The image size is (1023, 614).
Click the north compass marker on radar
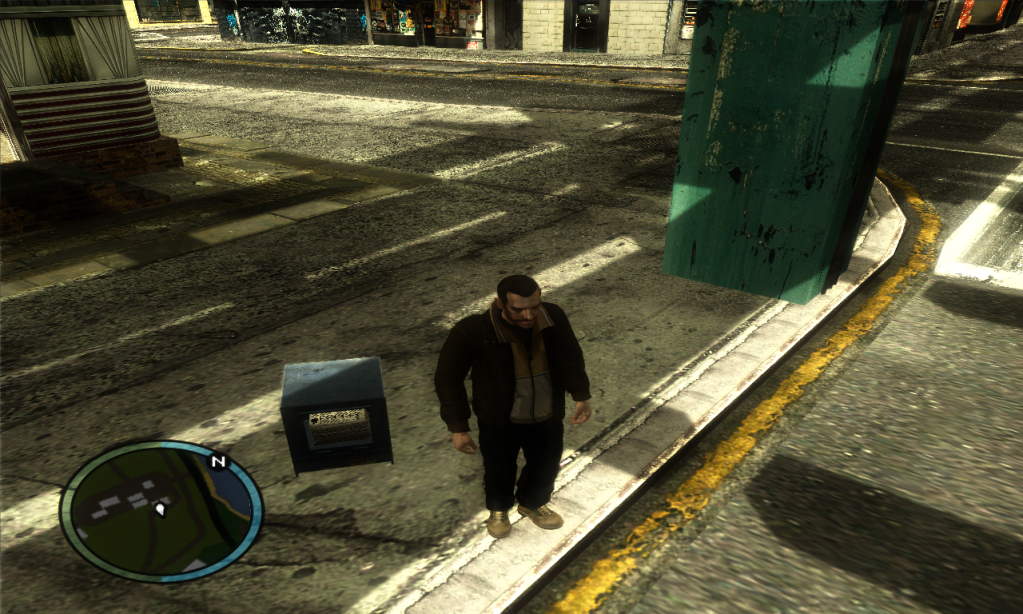tap(217, 462)
